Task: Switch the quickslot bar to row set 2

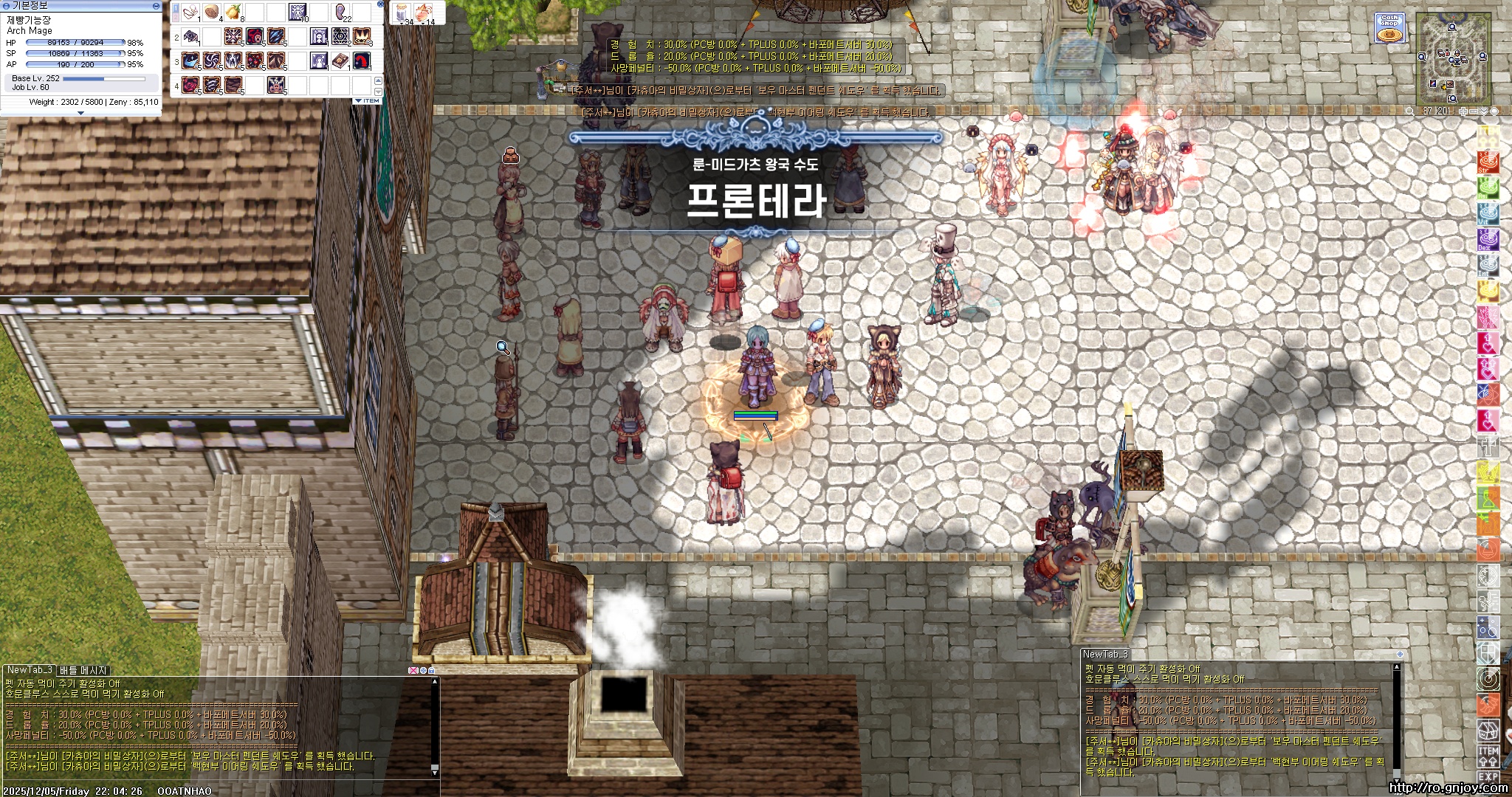Action: 176,18
